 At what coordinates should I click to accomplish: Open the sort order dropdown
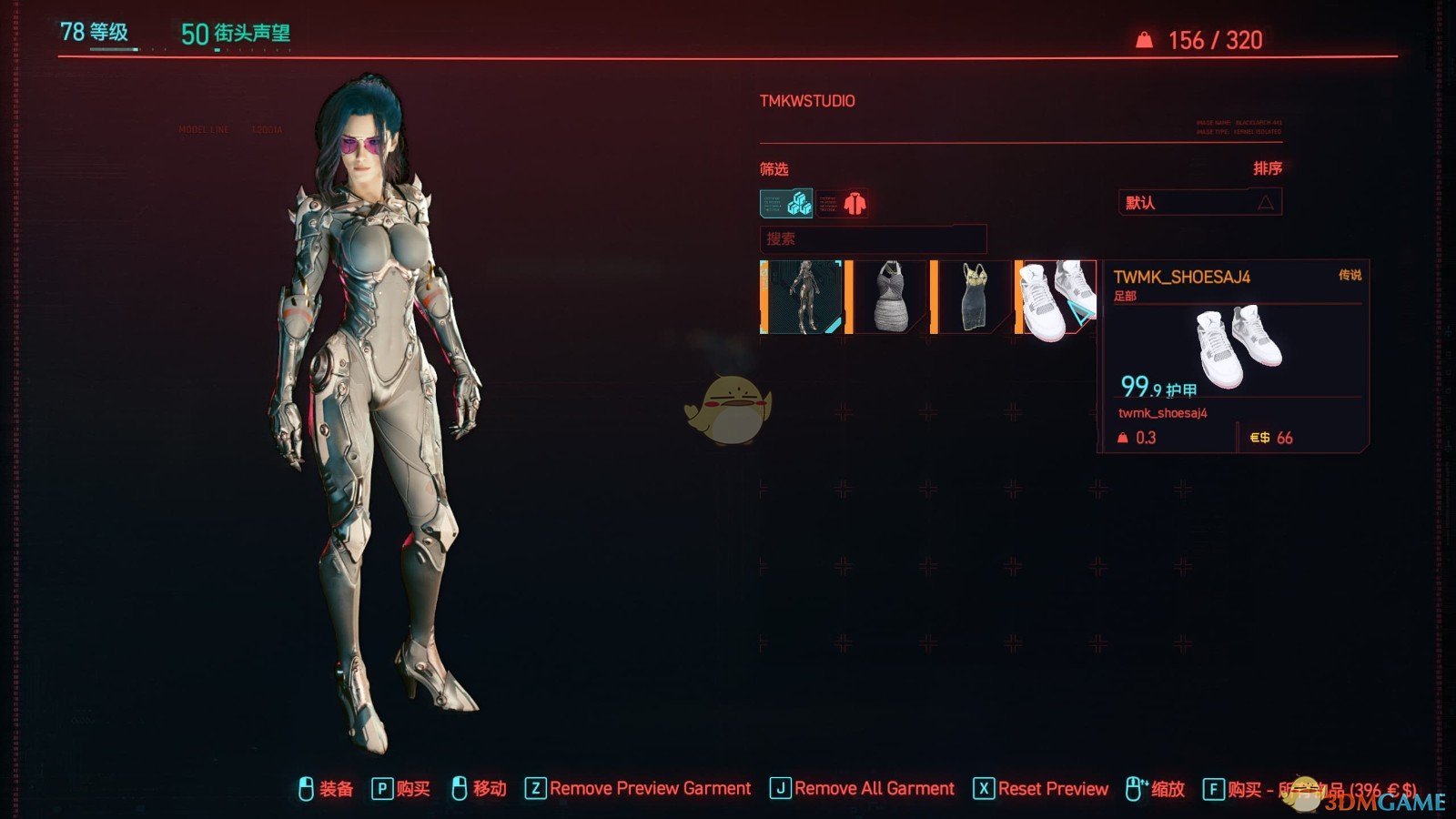point(1199,202)
